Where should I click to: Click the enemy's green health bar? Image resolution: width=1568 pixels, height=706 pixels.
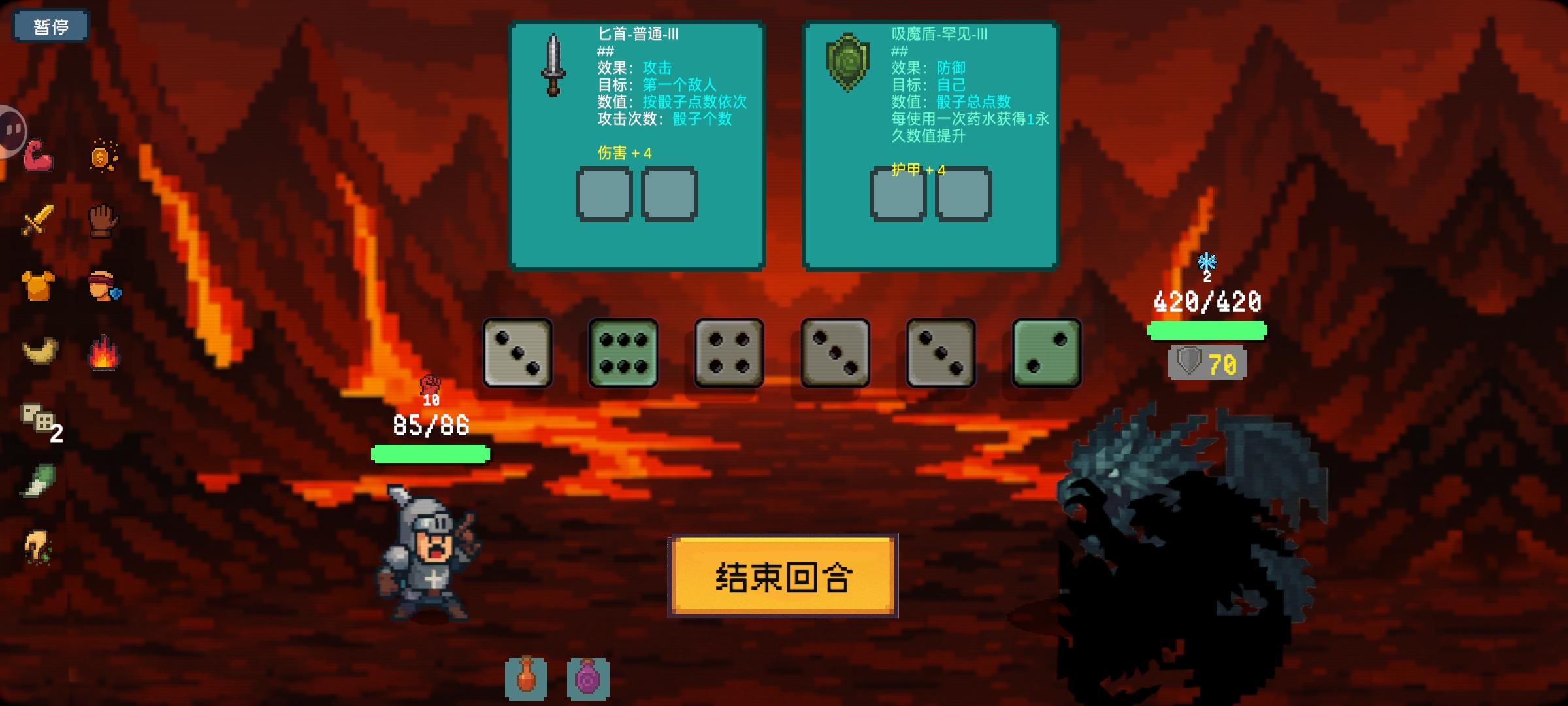1205,331
